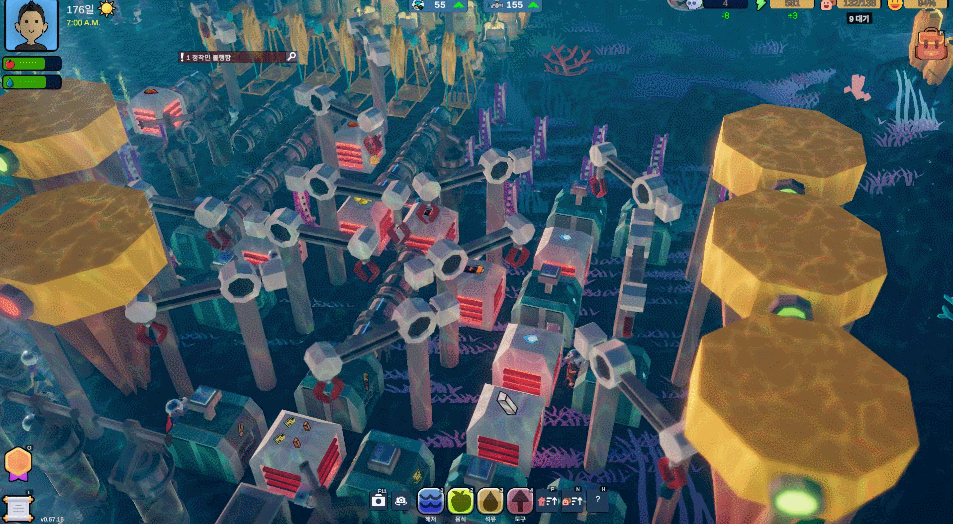Open the settler priority list button
This screenshot has height=524, width=953.
coord(573,500)
